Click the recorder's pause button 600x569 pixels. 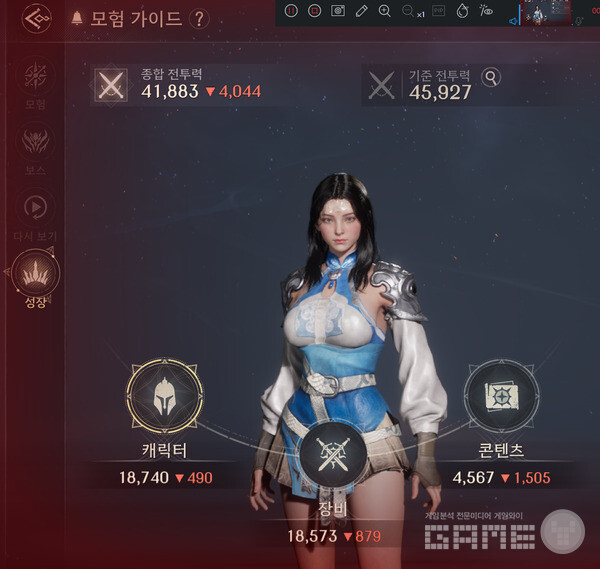291,11
